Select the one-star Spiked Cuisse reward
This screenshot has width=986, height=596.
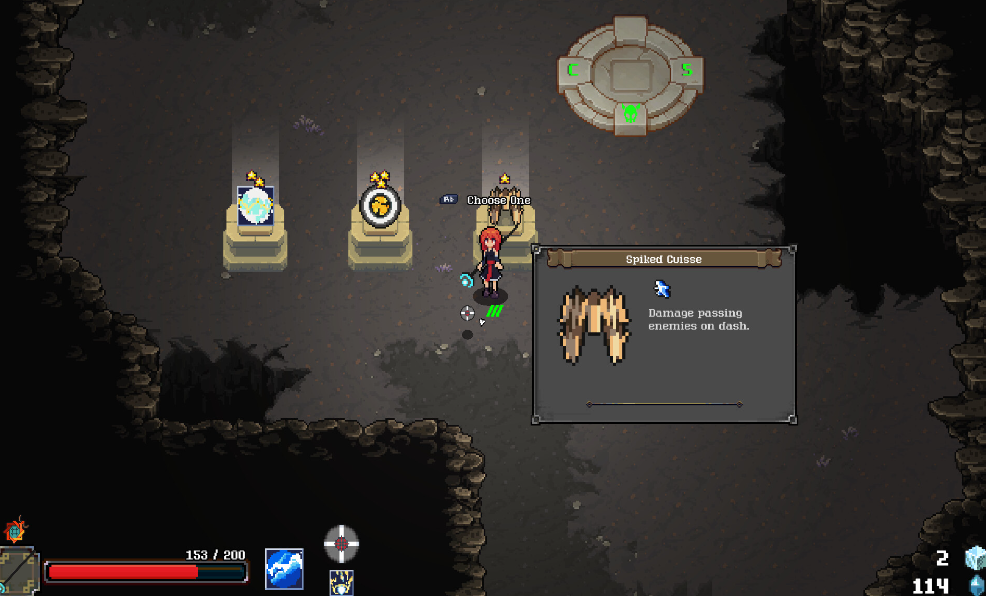point(505,203)
